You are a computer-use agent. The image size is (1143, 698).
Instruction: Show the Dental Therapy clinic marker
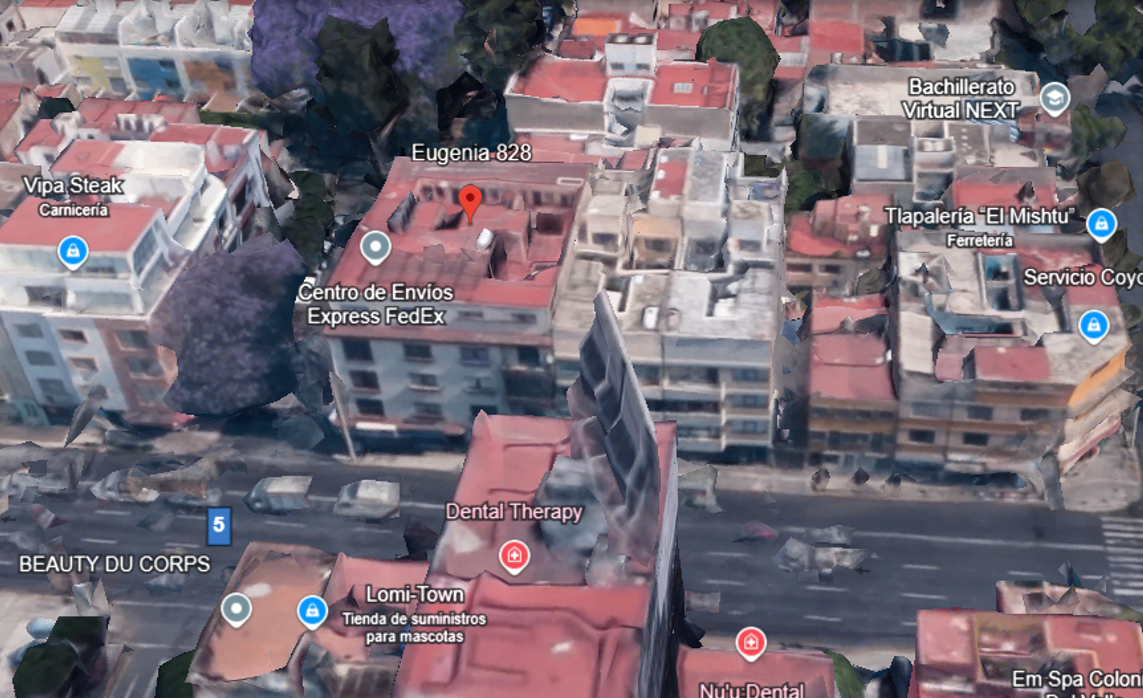point(514,555)
